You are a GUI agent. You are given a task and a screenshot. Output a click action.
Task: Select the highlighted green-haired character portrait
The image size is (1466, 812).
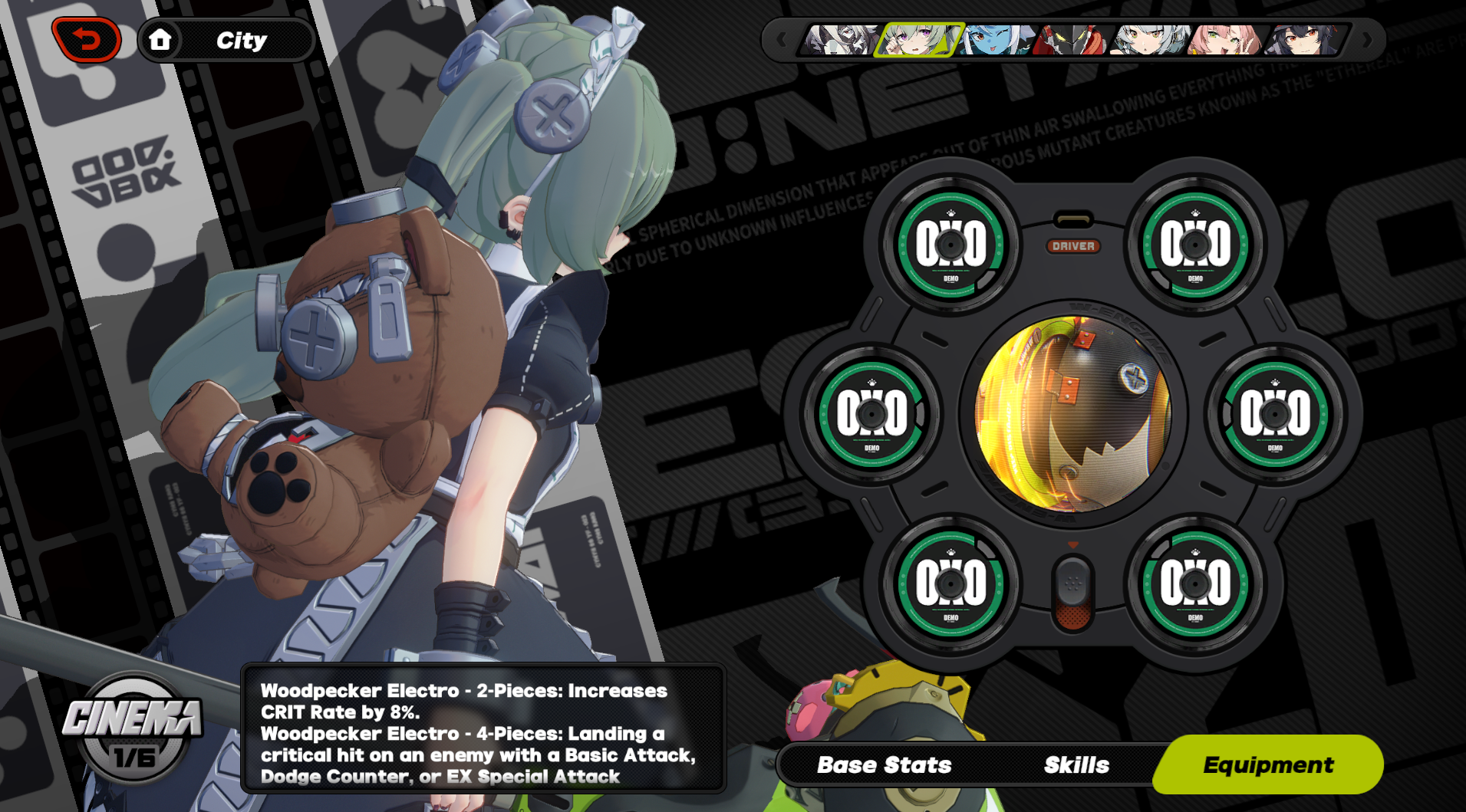[x=917, y=39]
